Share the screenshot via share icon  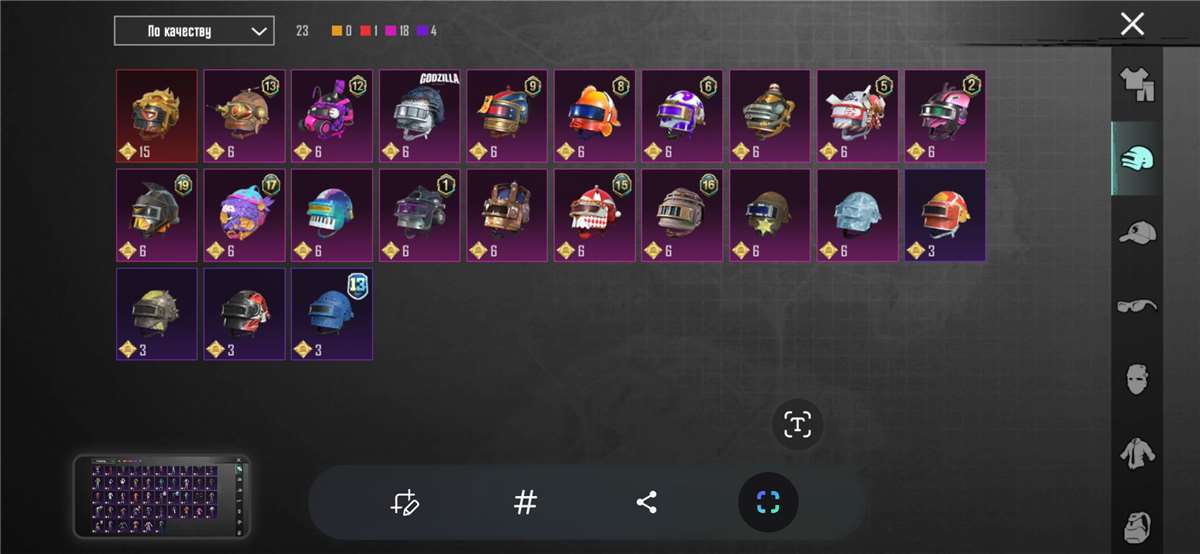point(647,502)
